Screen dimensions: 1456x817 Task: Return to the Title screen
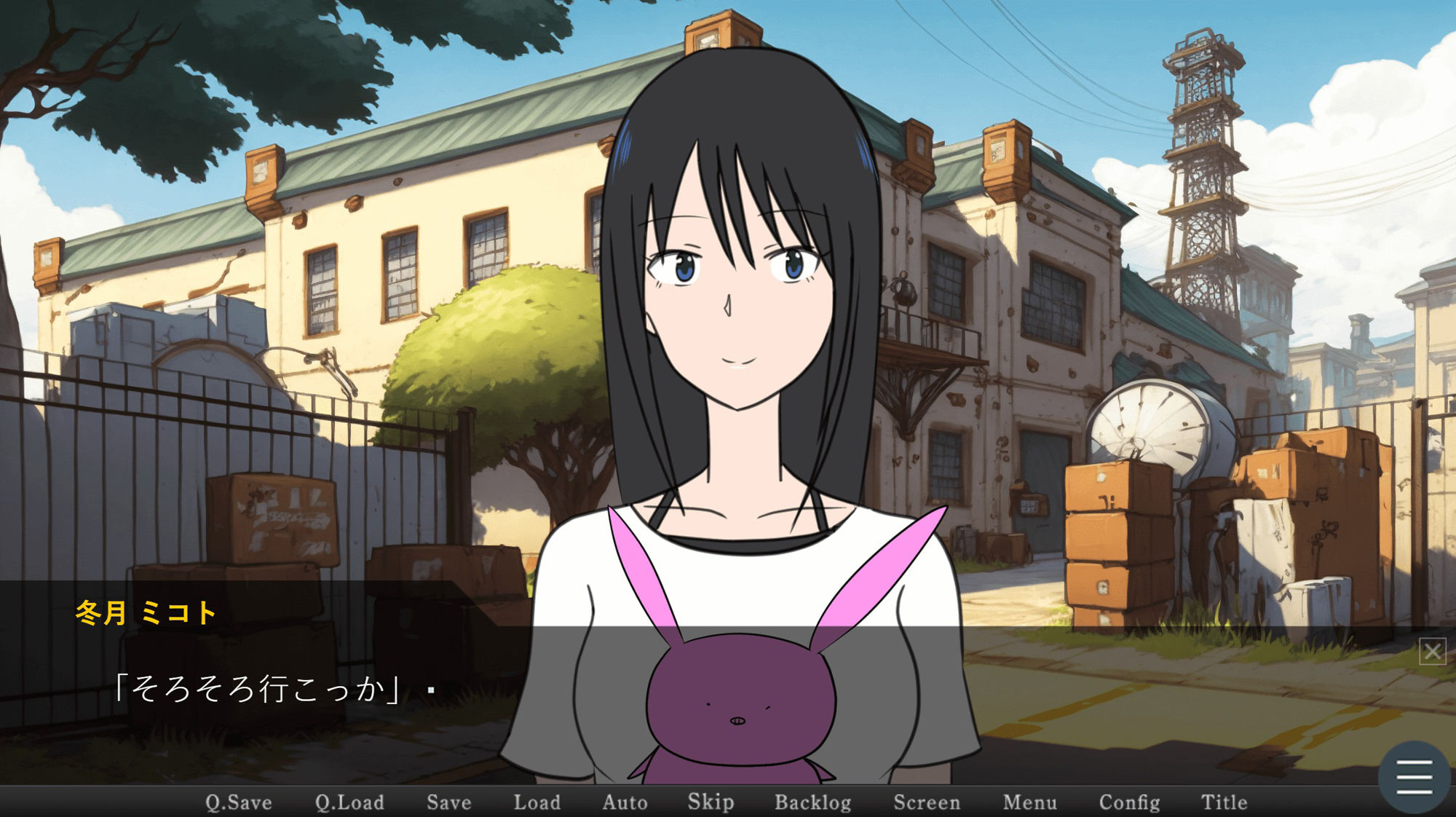1226,802
